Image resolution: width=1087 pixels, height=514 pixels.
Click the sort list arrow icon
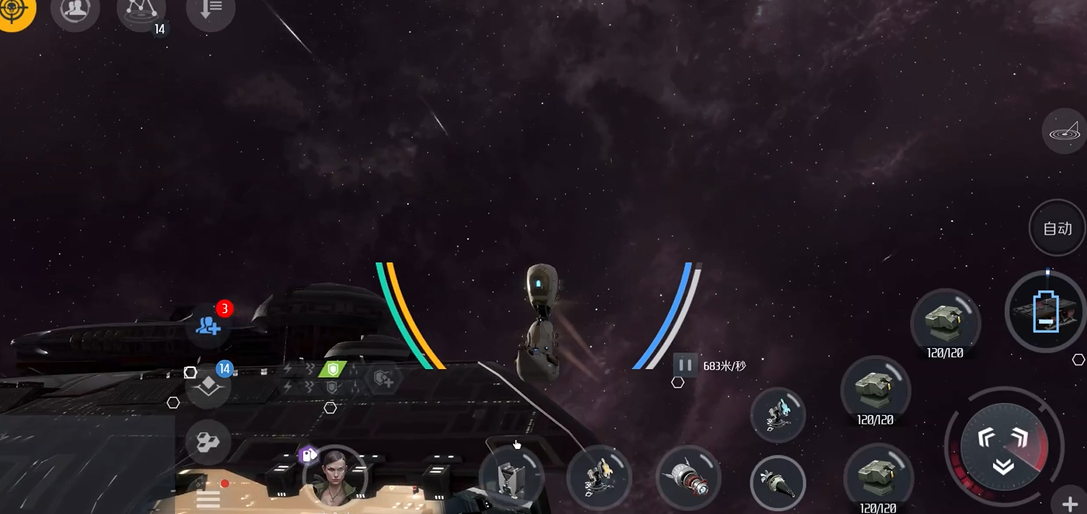pos(210,11)
